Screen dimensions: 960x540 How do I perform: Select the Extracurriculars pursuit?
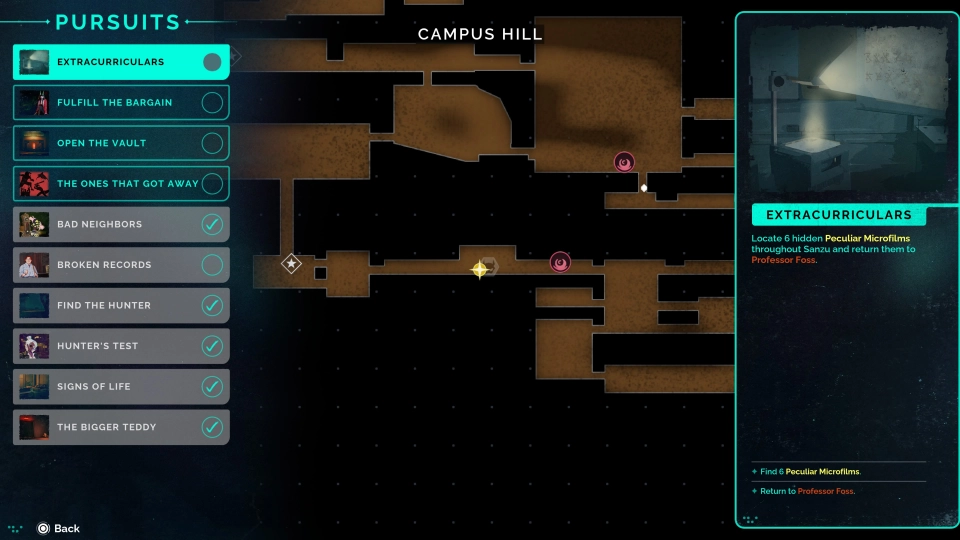(x=110, y=62)
